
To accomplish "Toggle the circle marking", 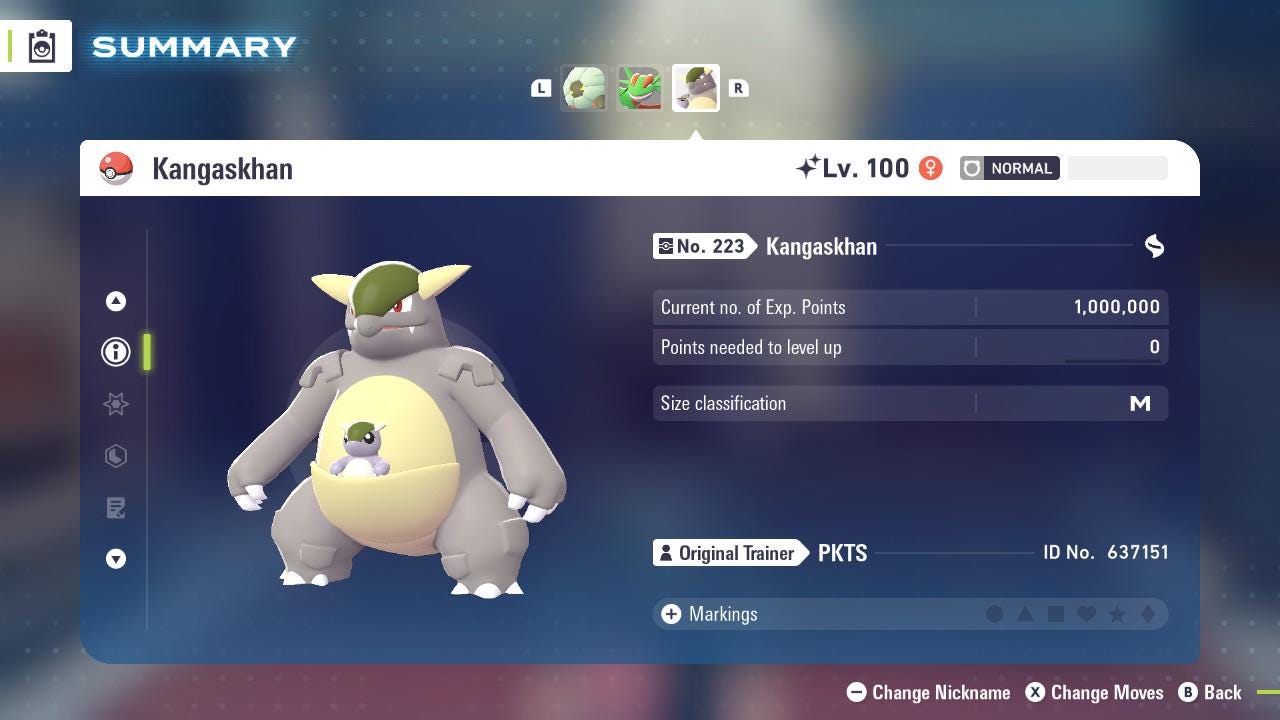I will [996, 614].
